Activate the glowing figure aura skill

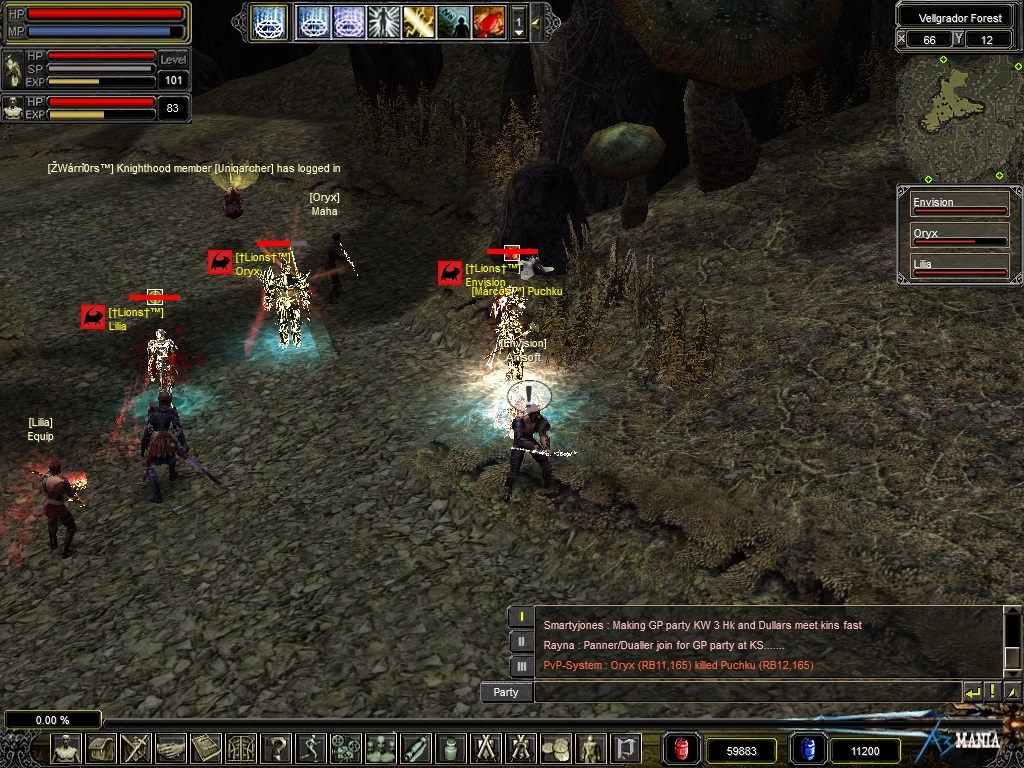point(384,21)
